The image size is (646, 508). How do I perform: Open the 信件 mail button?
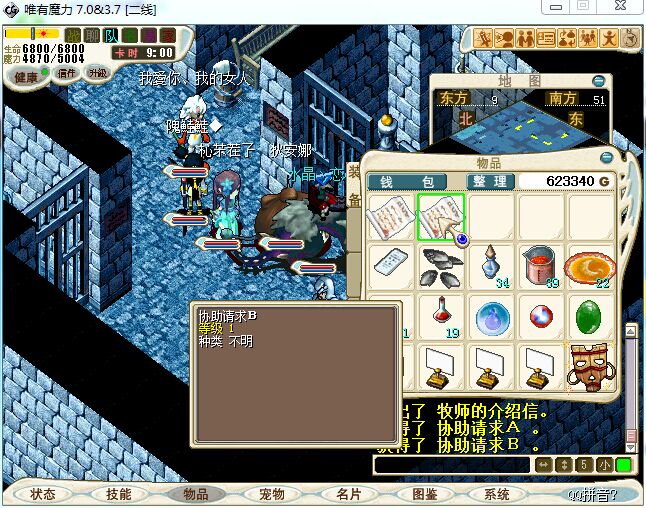tap(68, 73)
